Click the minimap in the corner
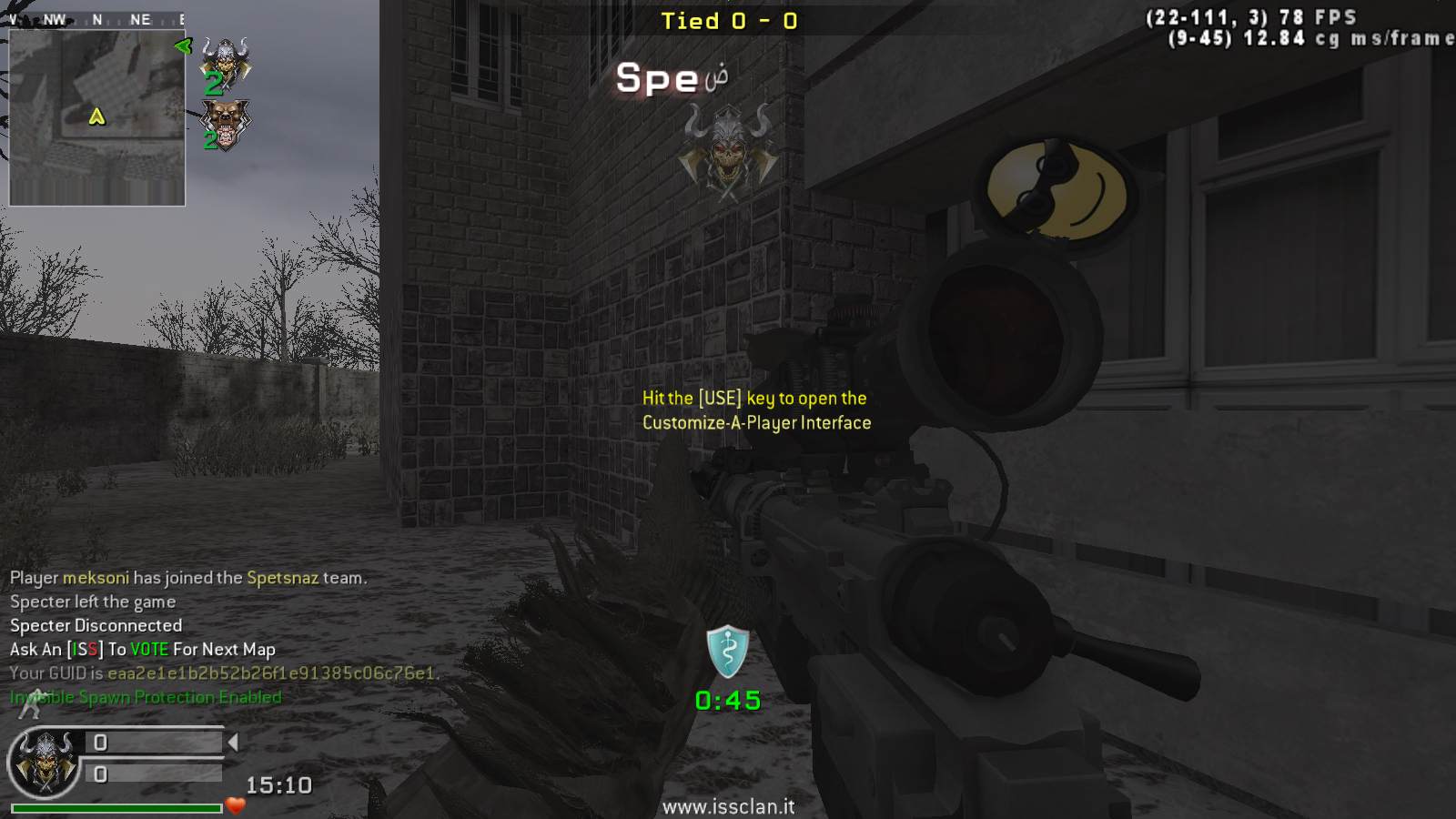This screenshot has height=819, width=1456. (x=97, y=117)
